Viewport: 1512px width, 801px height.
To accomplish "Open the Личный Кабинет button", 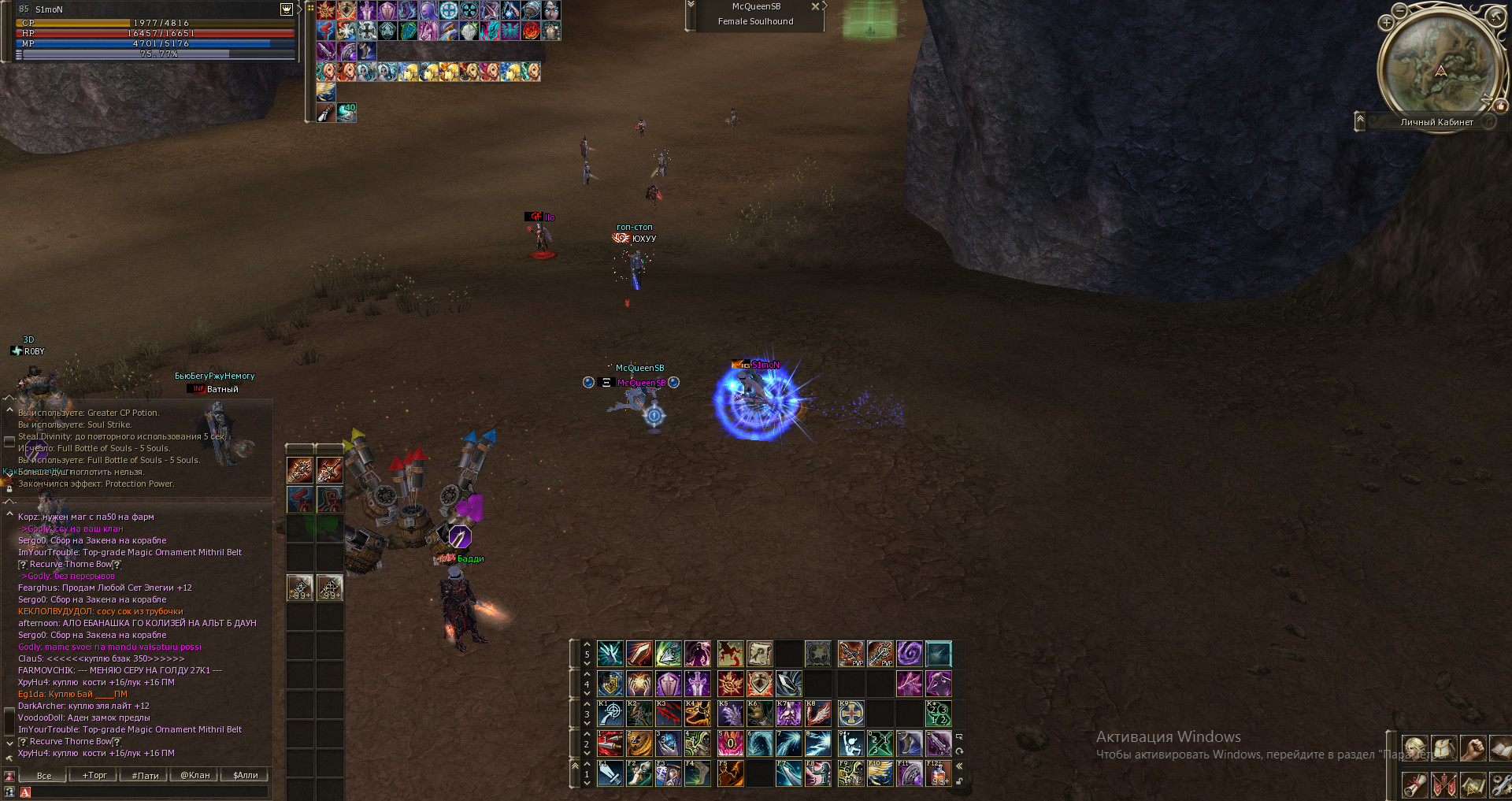I will tap(1436, 122).
